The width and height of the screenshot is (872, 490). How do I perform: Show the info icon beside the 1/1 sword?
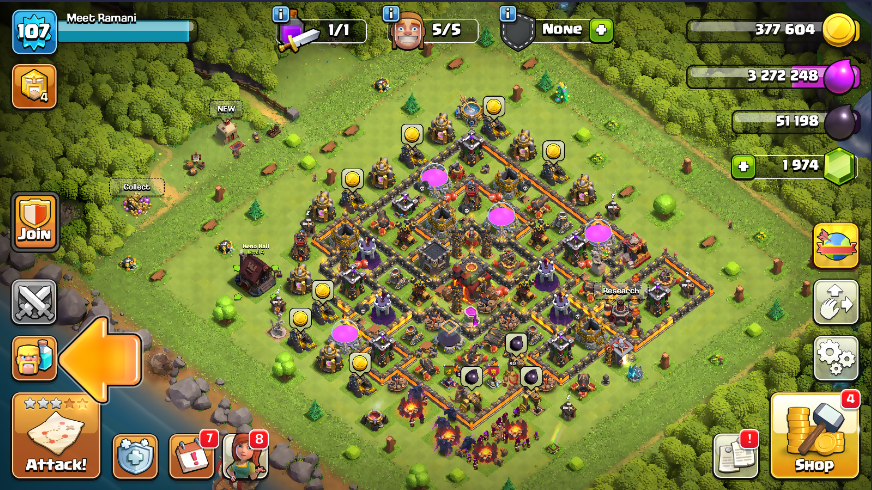click(x=281, y=14)
